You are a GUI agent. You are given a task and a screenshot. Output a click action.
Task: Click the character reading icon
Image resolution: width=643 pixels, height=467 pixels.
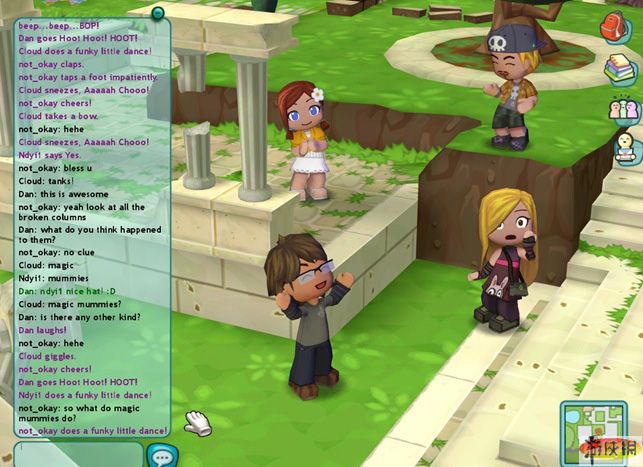click(x=624, y=148)
